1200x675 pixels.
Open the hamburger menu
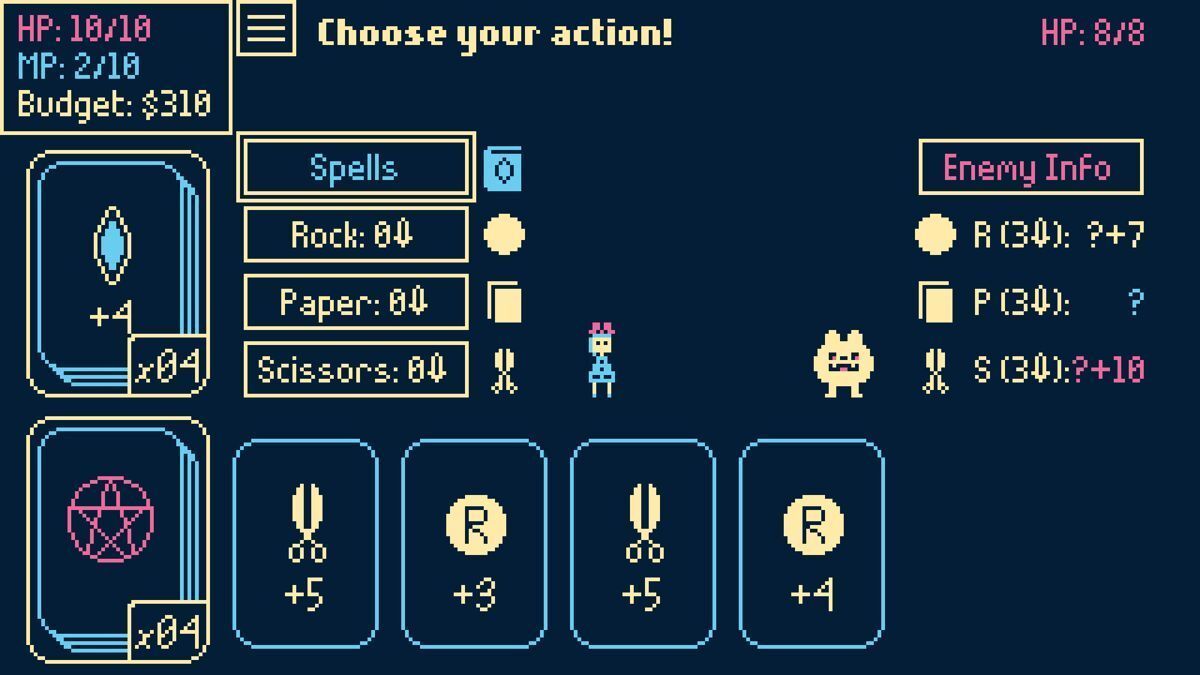point(266,29)
